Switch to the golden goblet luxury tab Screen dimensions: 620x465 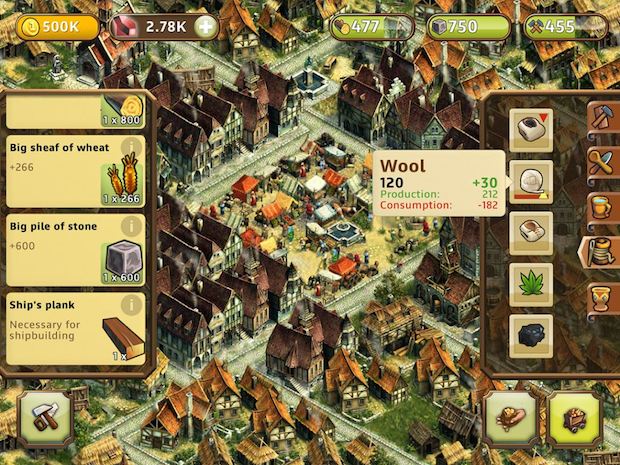603,297
